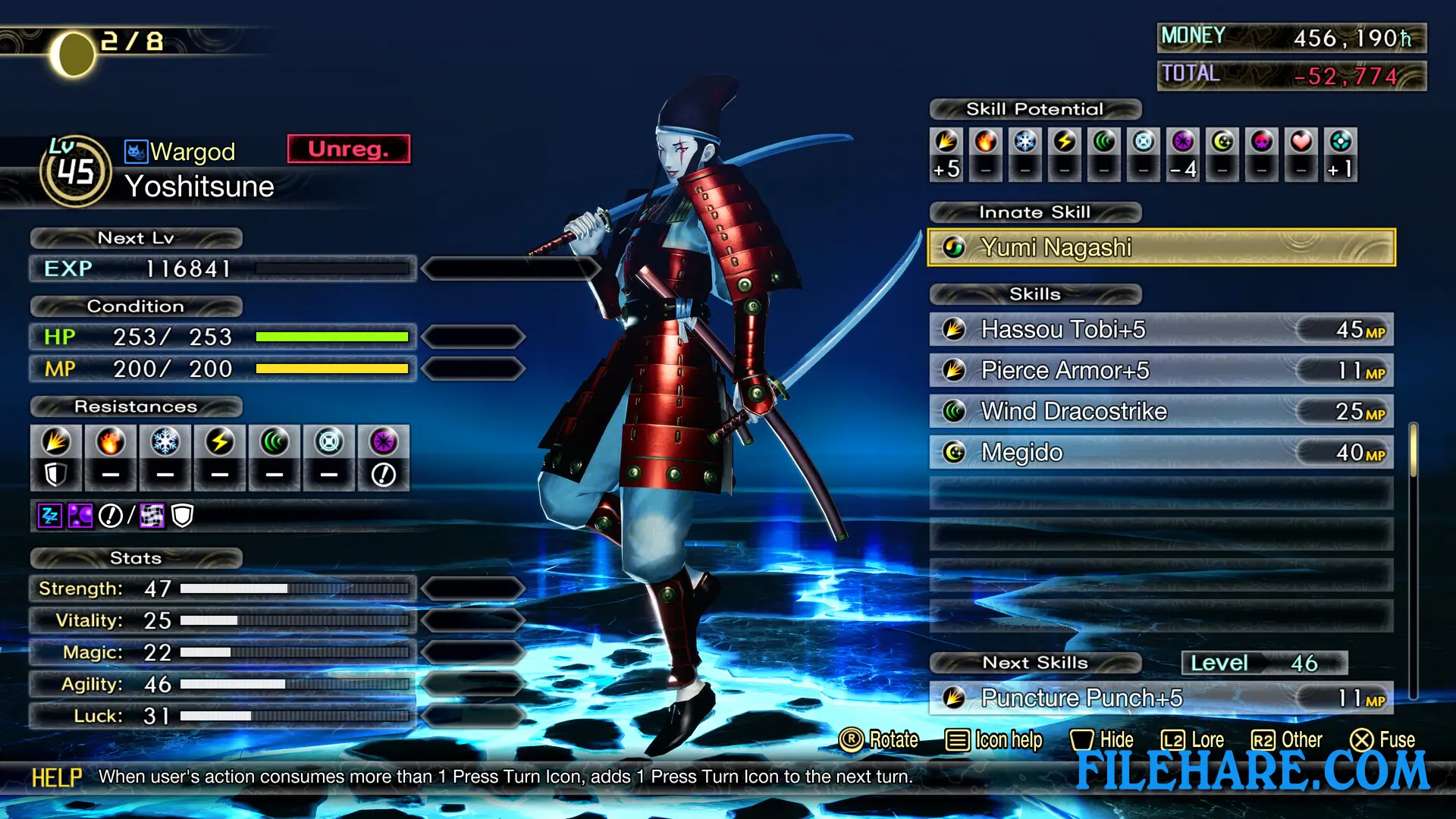Screen dimensions: 1456x819
Task: Click the skill list scrollbar
Action: click(x=1413, y=451)
